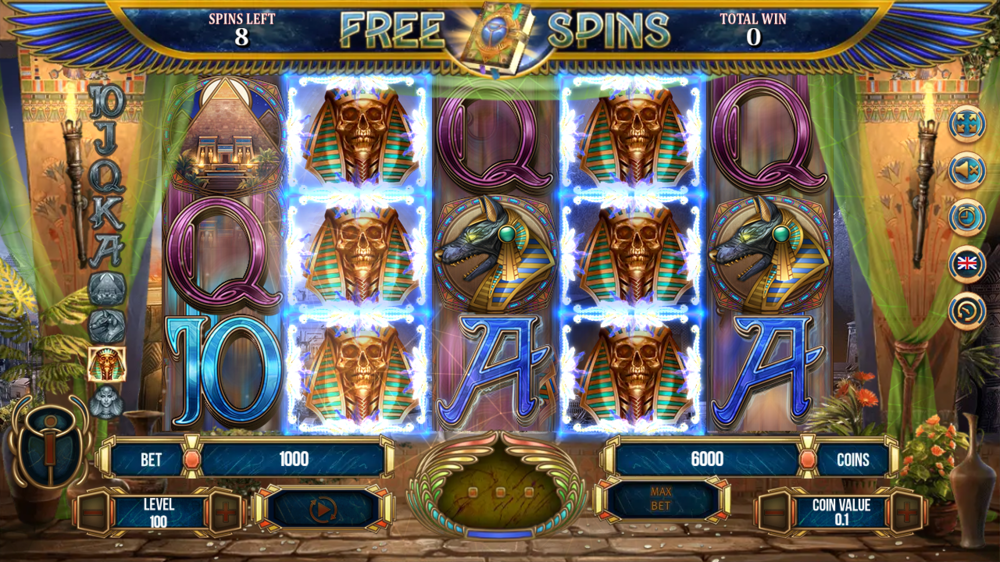This screenshot has height=562, width=1000.
Task: Open the history icon with circular arrow
Action: [x=967, y=310]
